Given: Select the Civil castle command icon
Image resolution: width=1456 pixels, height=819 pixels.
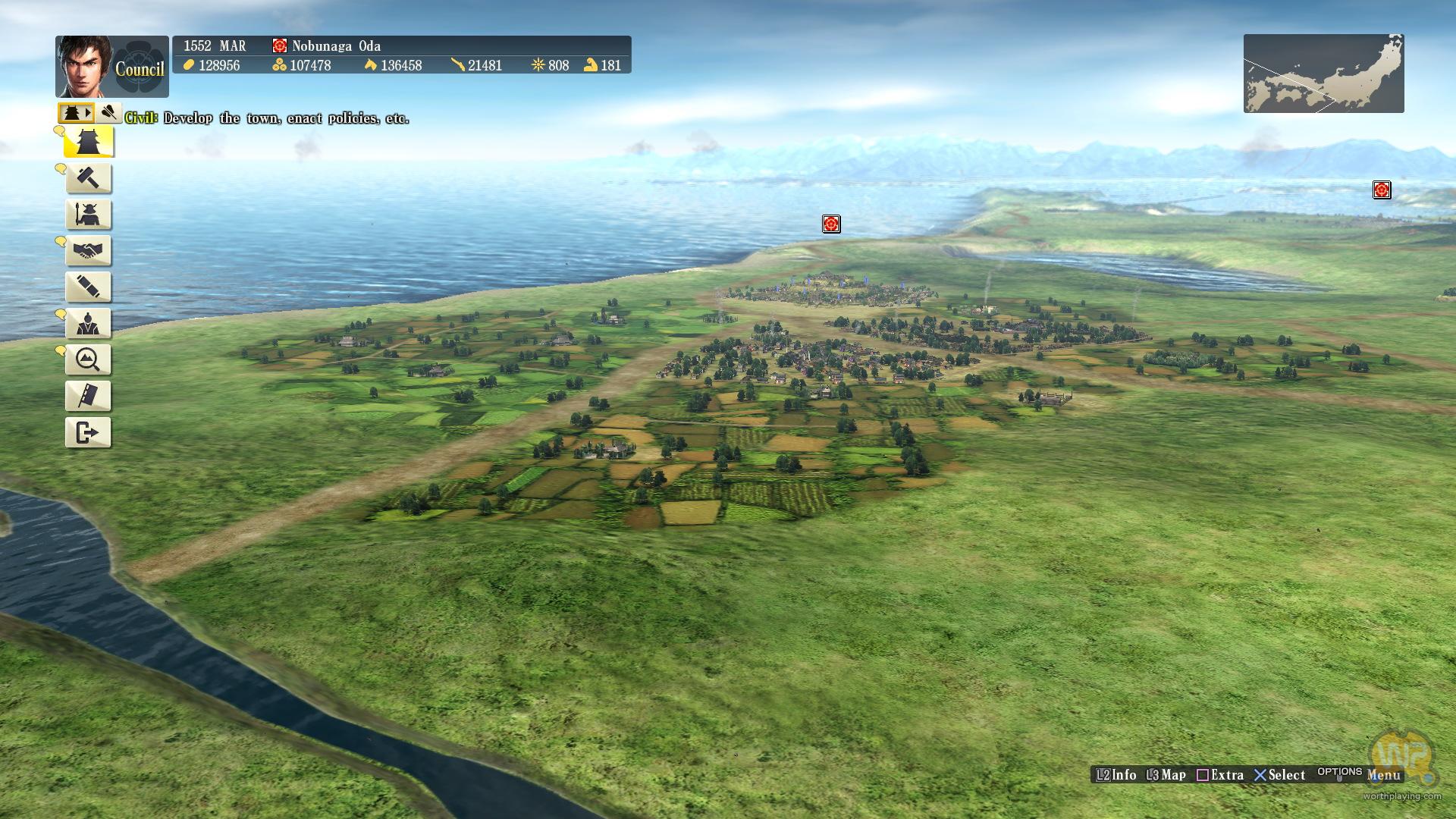Looking at the screenshot, I should pos(89,142).
